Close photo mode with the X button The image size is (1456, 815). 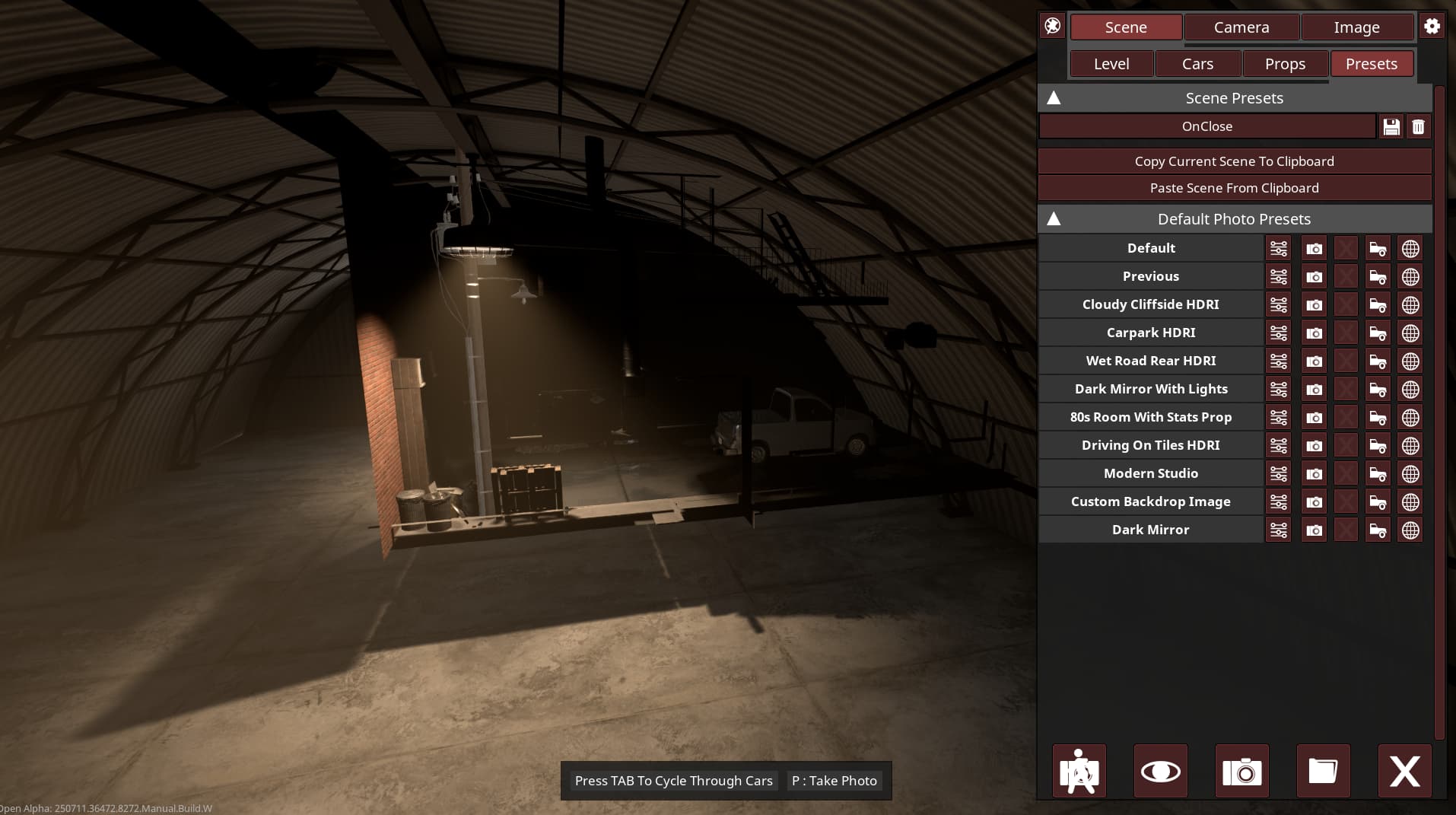point(1404,772)
